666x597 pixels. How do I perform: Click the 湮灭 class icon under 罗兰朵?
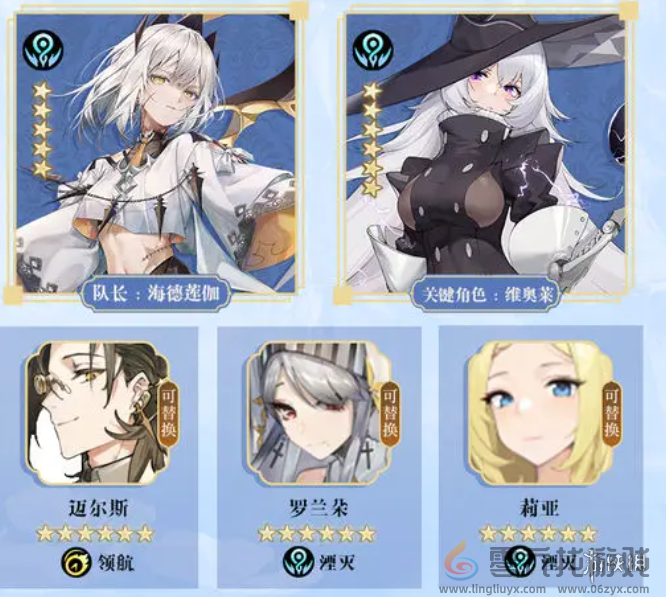click(x=294, y=561)
